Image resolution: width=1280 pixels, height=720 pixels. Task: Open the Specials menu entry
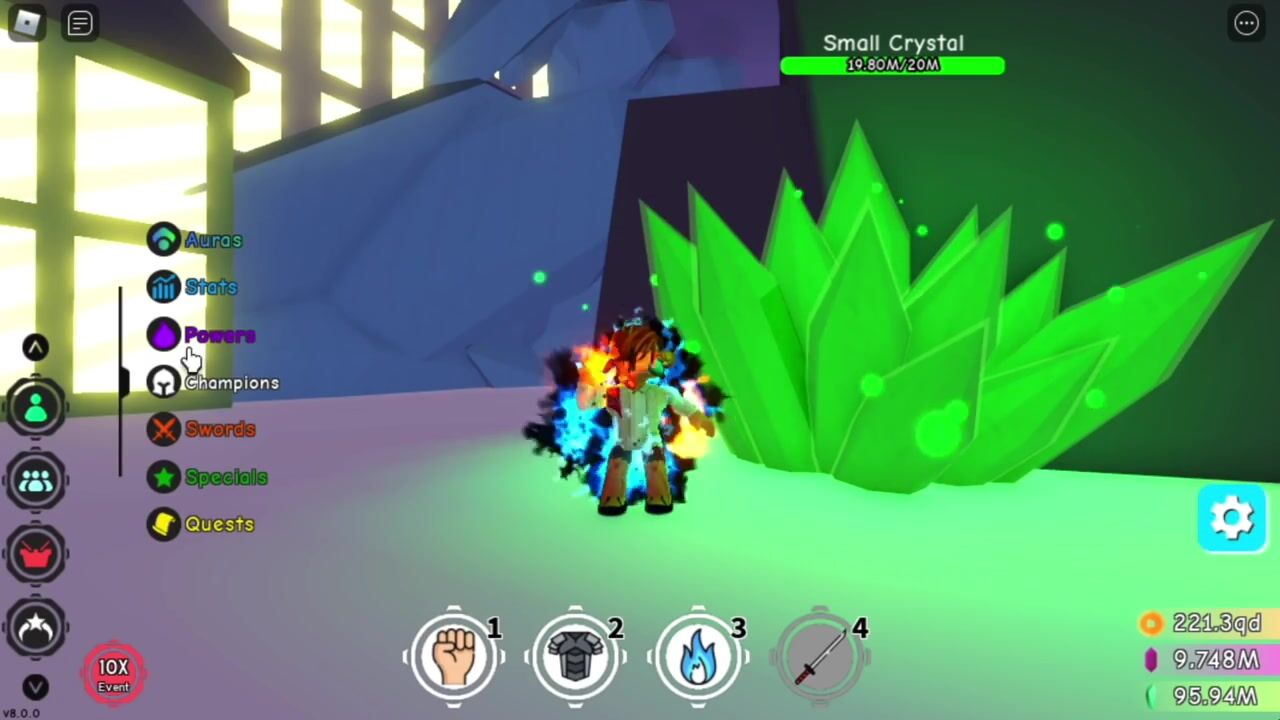point(208,477)
